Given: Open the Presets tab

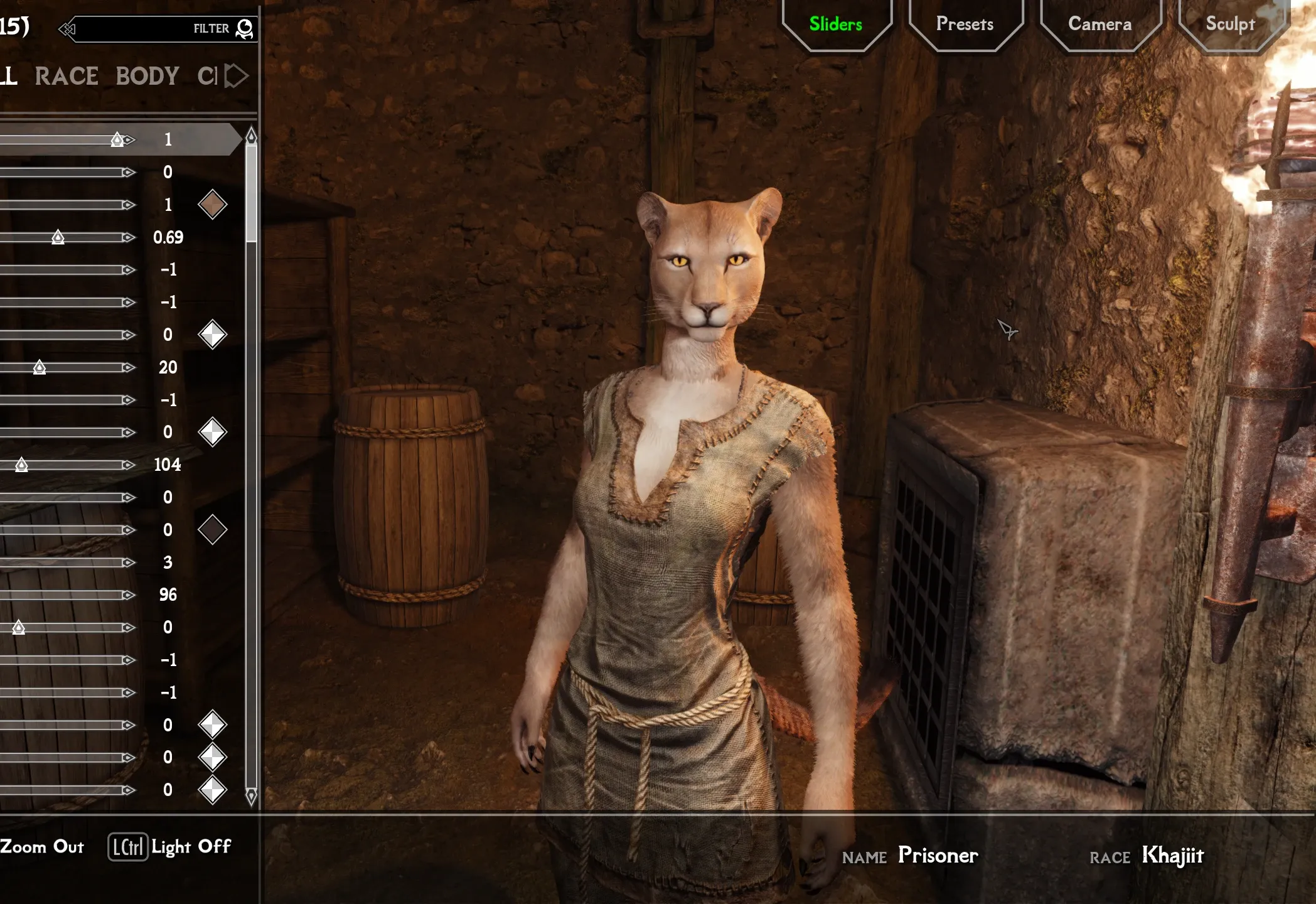Looking at the screenshot, I should (x=965, y=24).
